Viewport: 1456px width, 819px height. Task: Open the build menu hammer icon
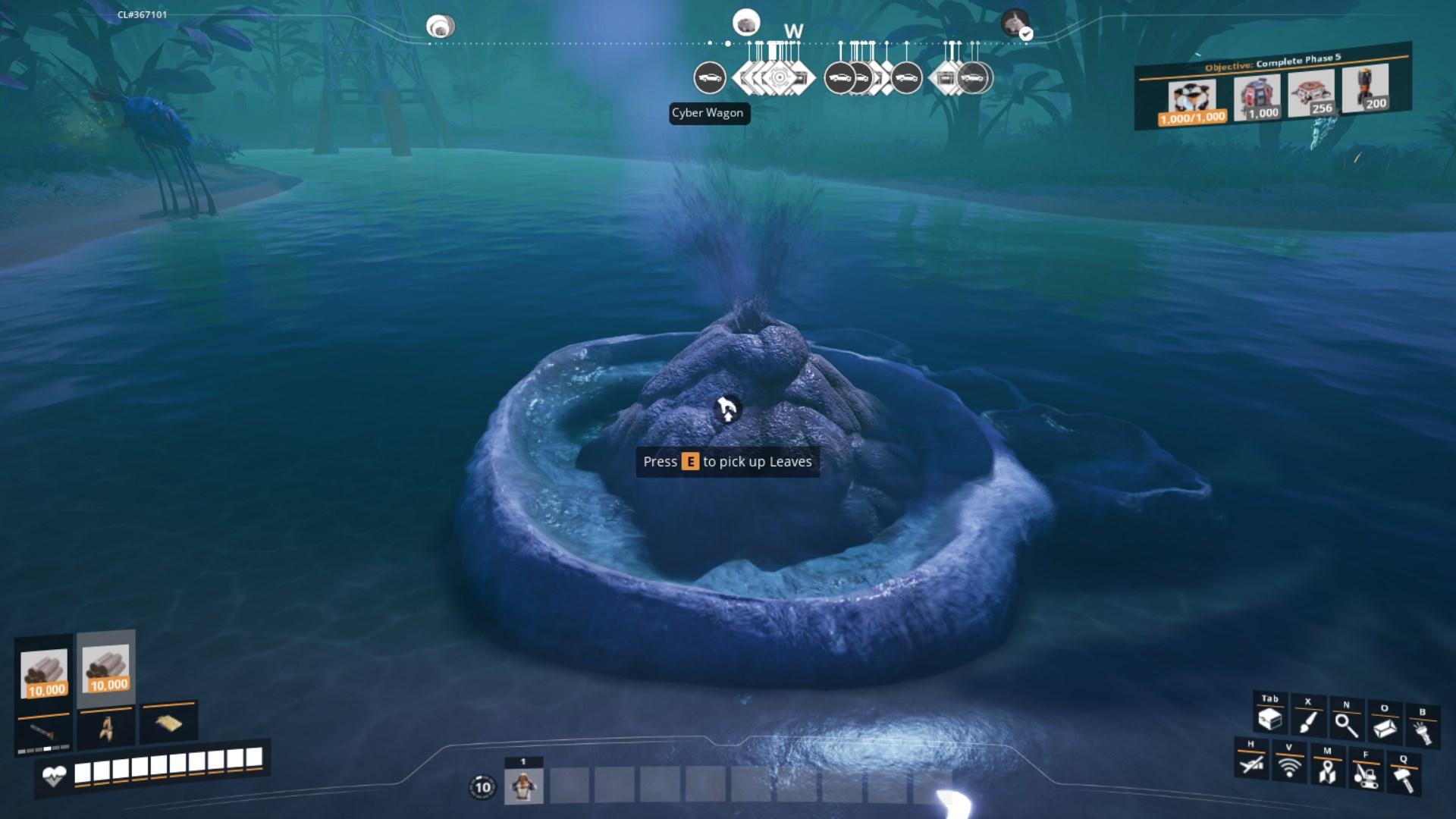tap(1403, 778)
